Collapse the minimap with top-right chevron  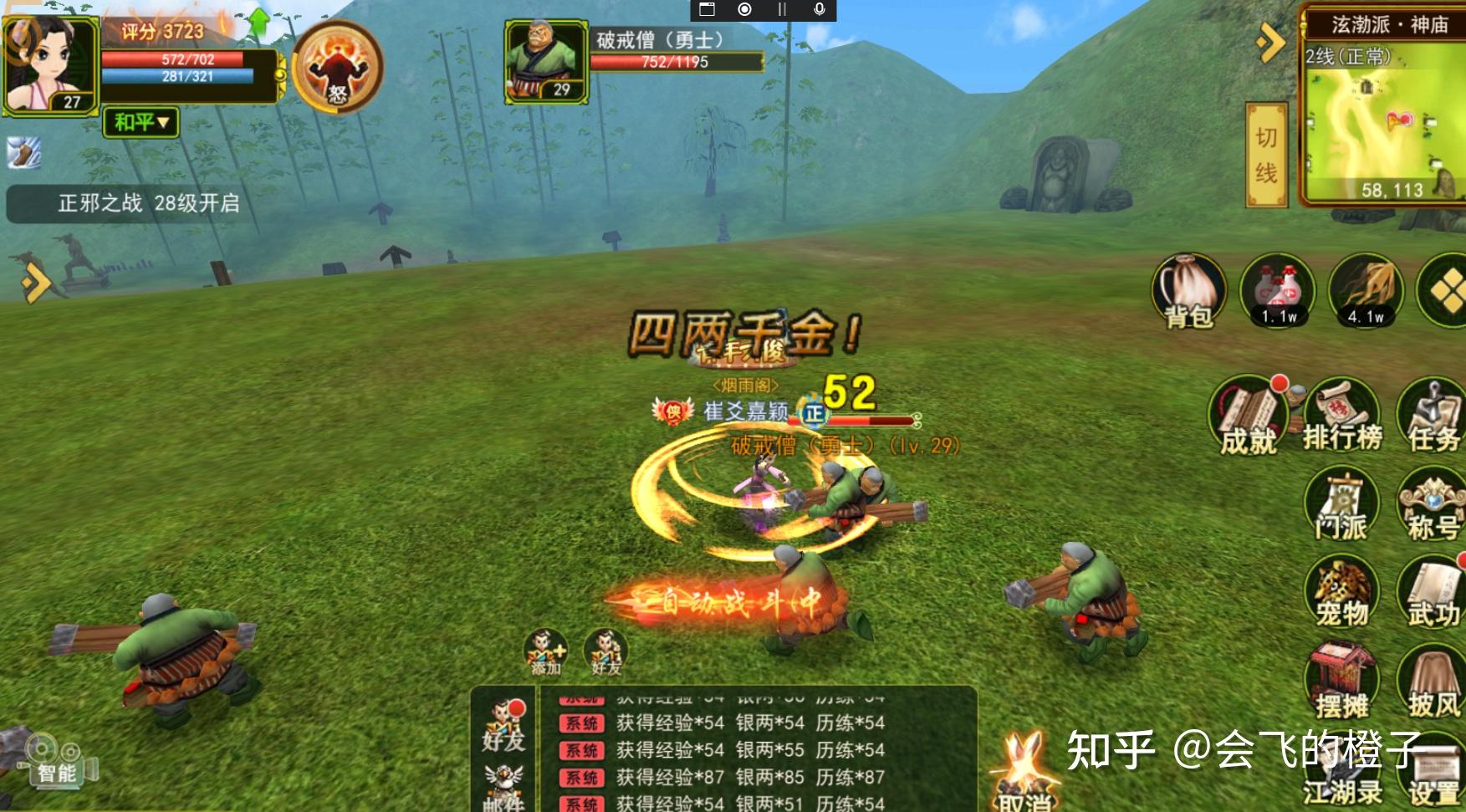click(x=1271, y=38)
